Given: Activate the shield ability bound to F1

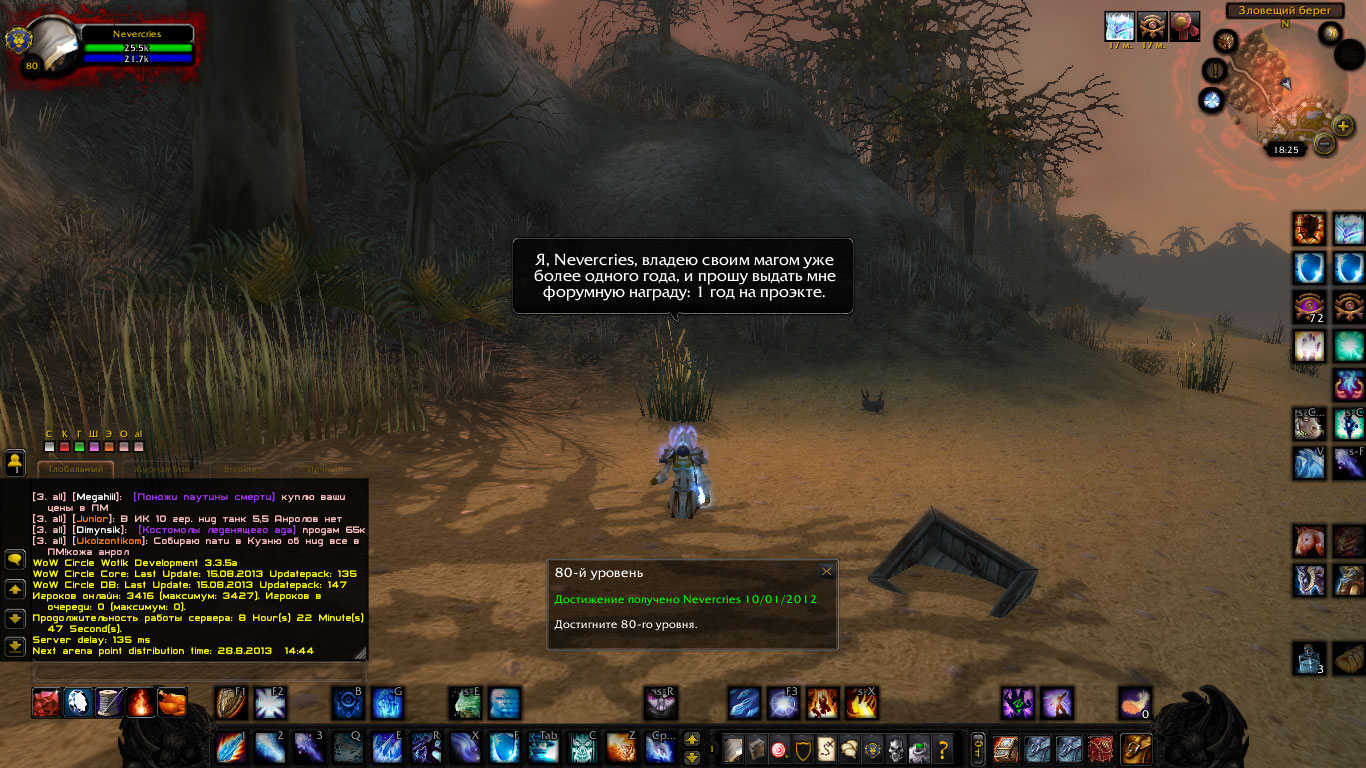Looking at the screenshot, I should (x=231, y=703).
